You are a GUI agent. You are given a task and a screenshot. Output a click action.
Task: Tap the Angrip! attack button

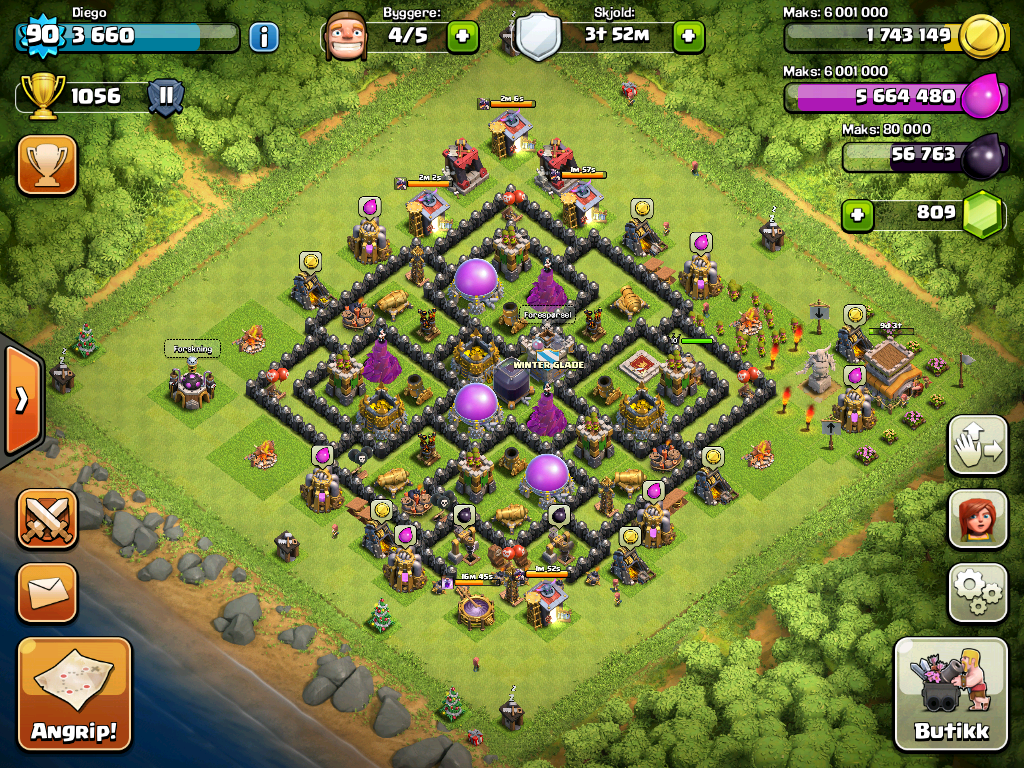pyautogui.click(x=74, y=692)
